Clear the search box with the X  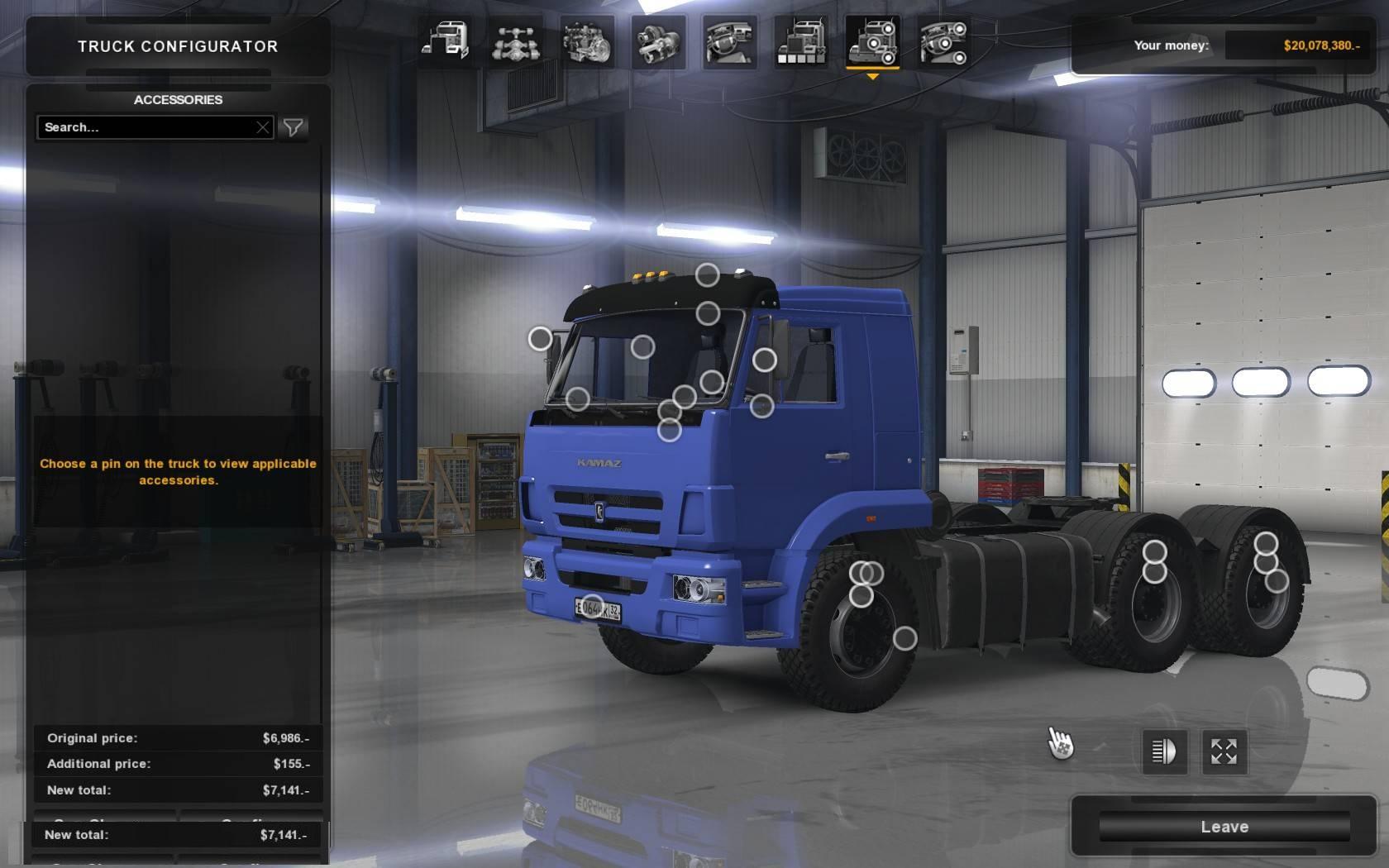click(262, 127)
